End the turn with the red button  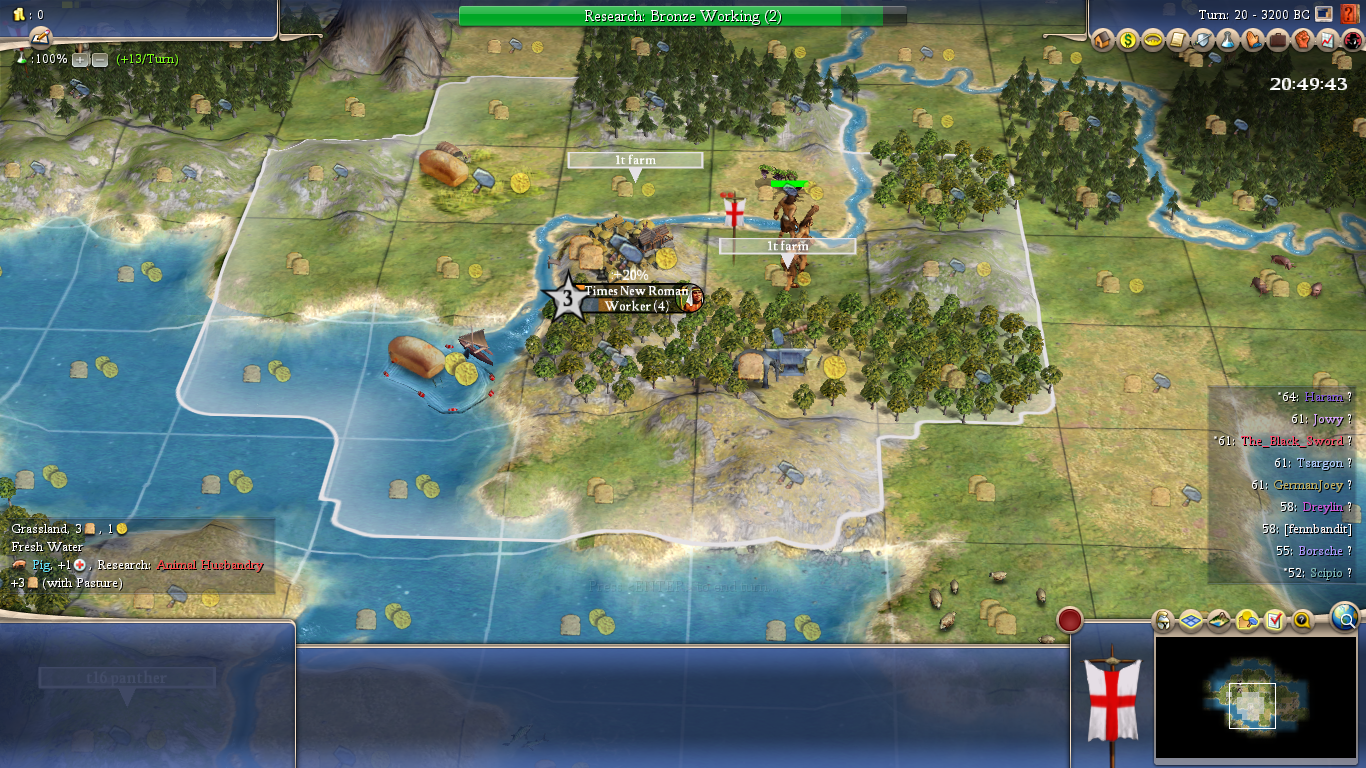[x=1070, y=621]
